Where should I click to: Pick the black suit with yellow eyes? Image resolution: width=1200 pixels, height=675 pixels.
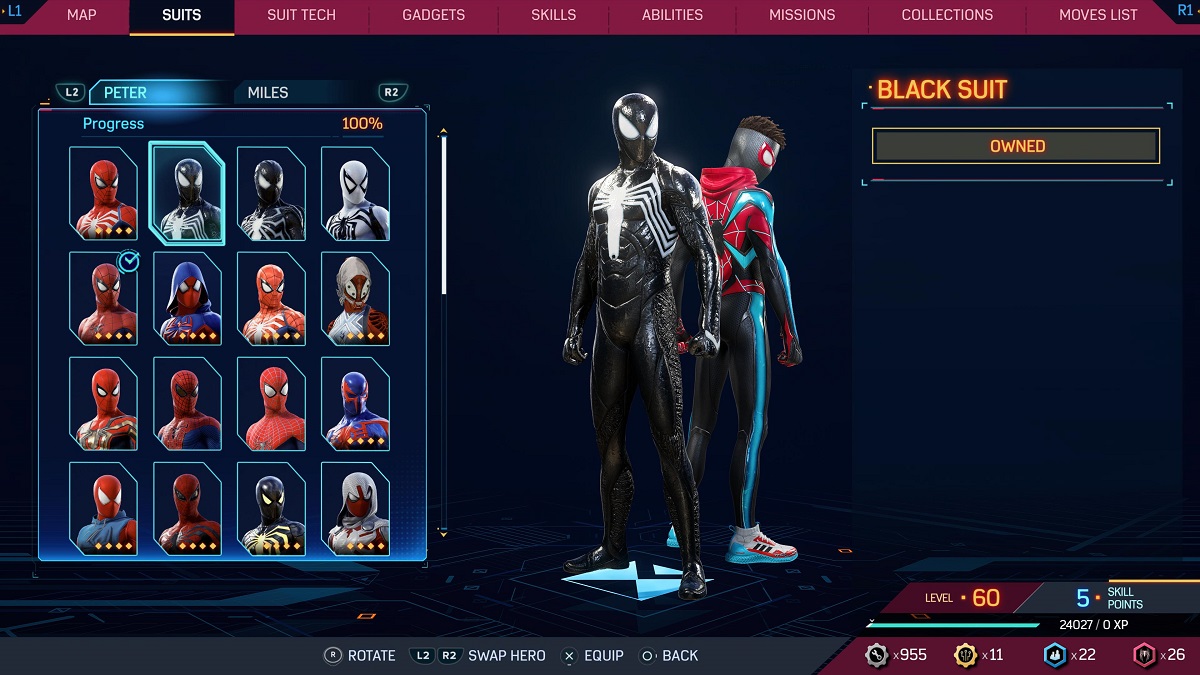[x=271, y=508]
